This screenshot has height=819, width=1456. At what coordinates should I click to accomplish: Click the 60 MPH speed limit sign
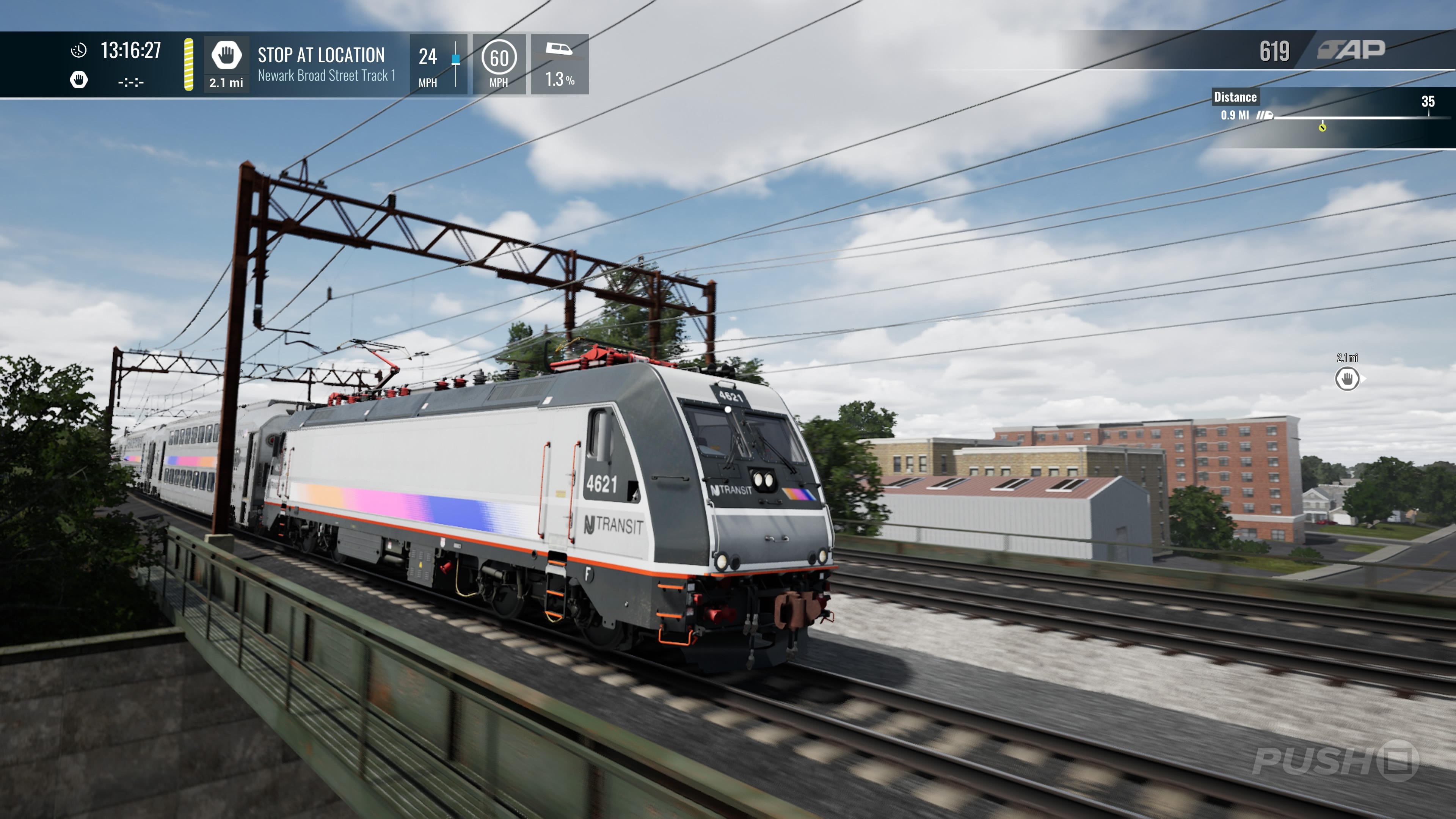(499, 58)
